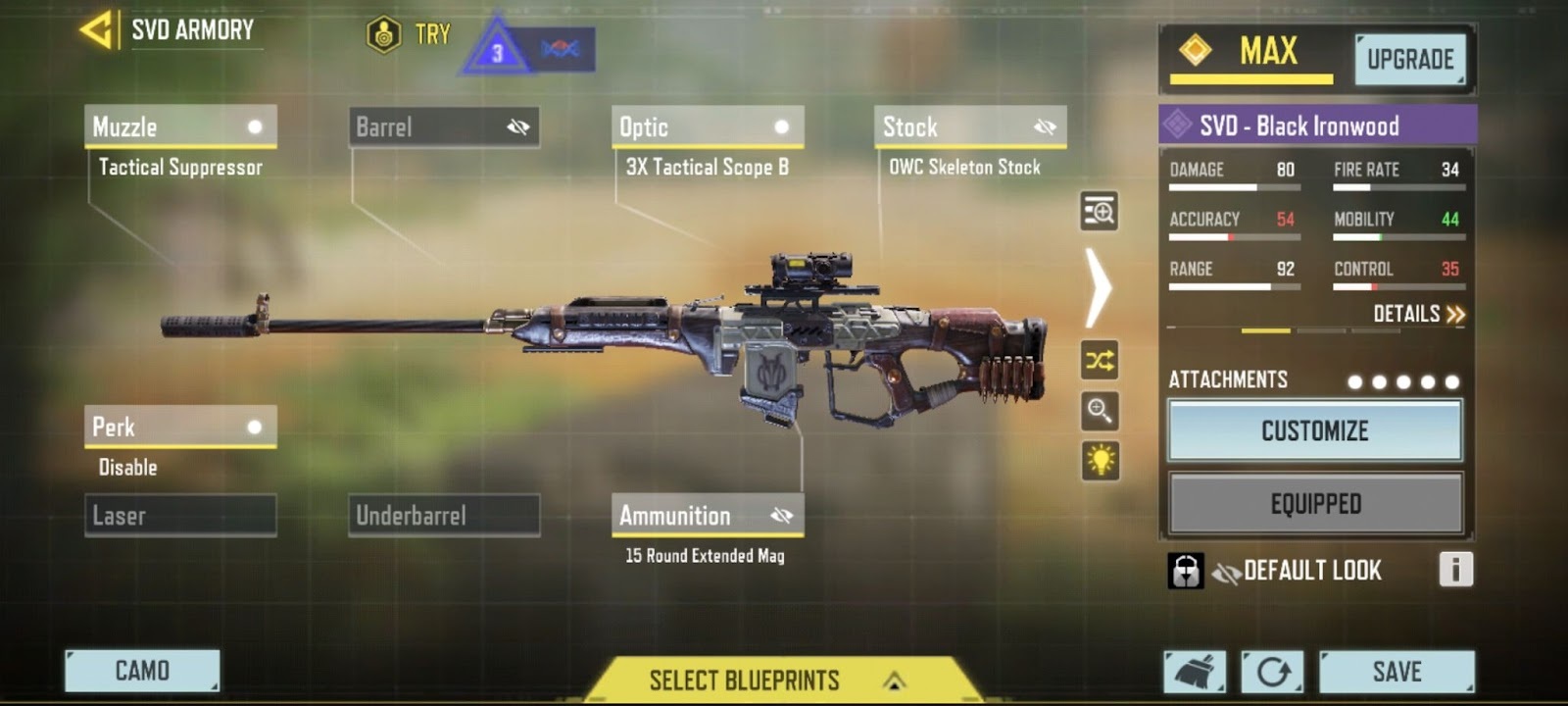
Task: Show weapon stat DETAILS
Action: click(x=1418, y=314)
